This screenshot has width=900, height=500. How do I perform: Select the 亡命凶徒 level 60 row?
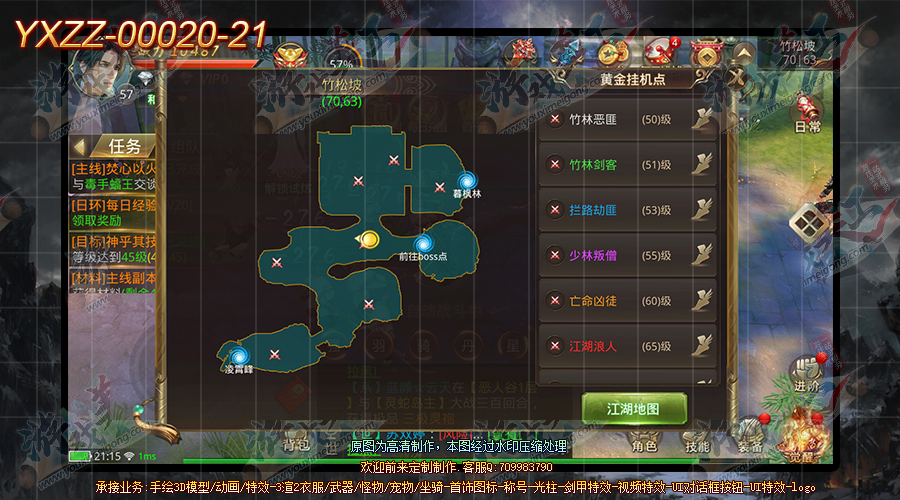coord(628,301)
